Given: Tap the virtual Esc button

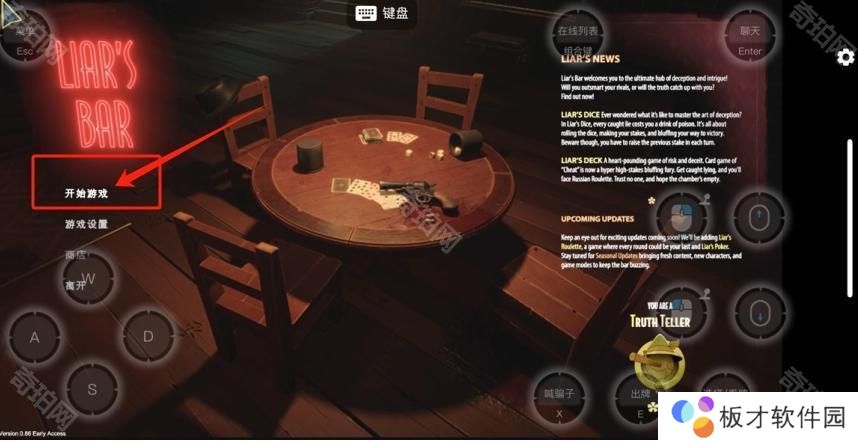Looking at the screenshot, I should [x=25, y=39].
